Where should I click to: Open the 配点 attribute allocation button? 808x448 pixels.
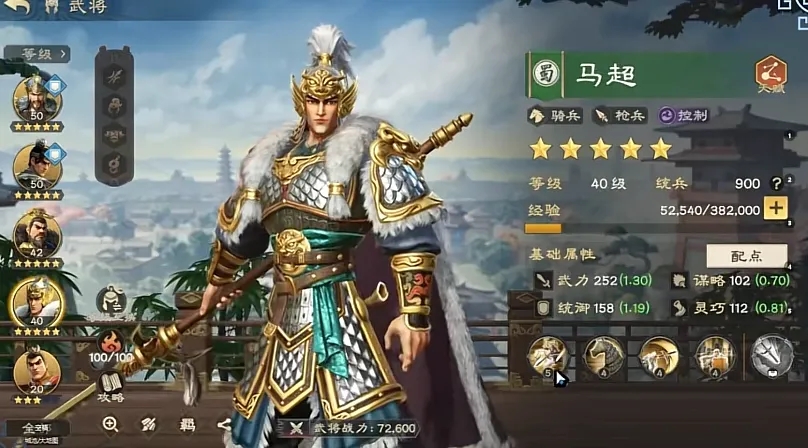(x=746, y=255)
